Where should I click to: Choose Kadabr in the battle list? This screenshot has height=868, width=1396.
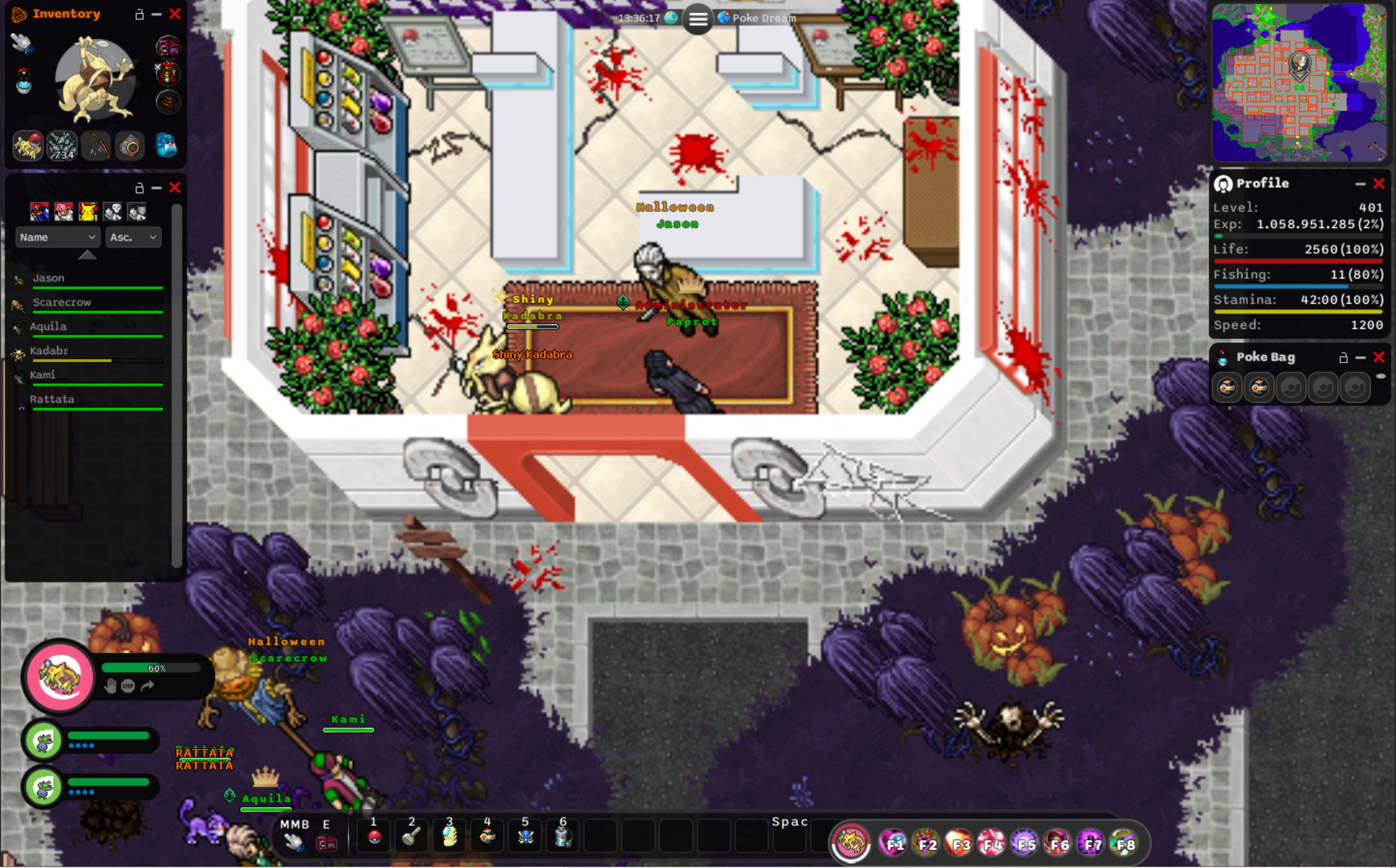(x=49, y=351)
